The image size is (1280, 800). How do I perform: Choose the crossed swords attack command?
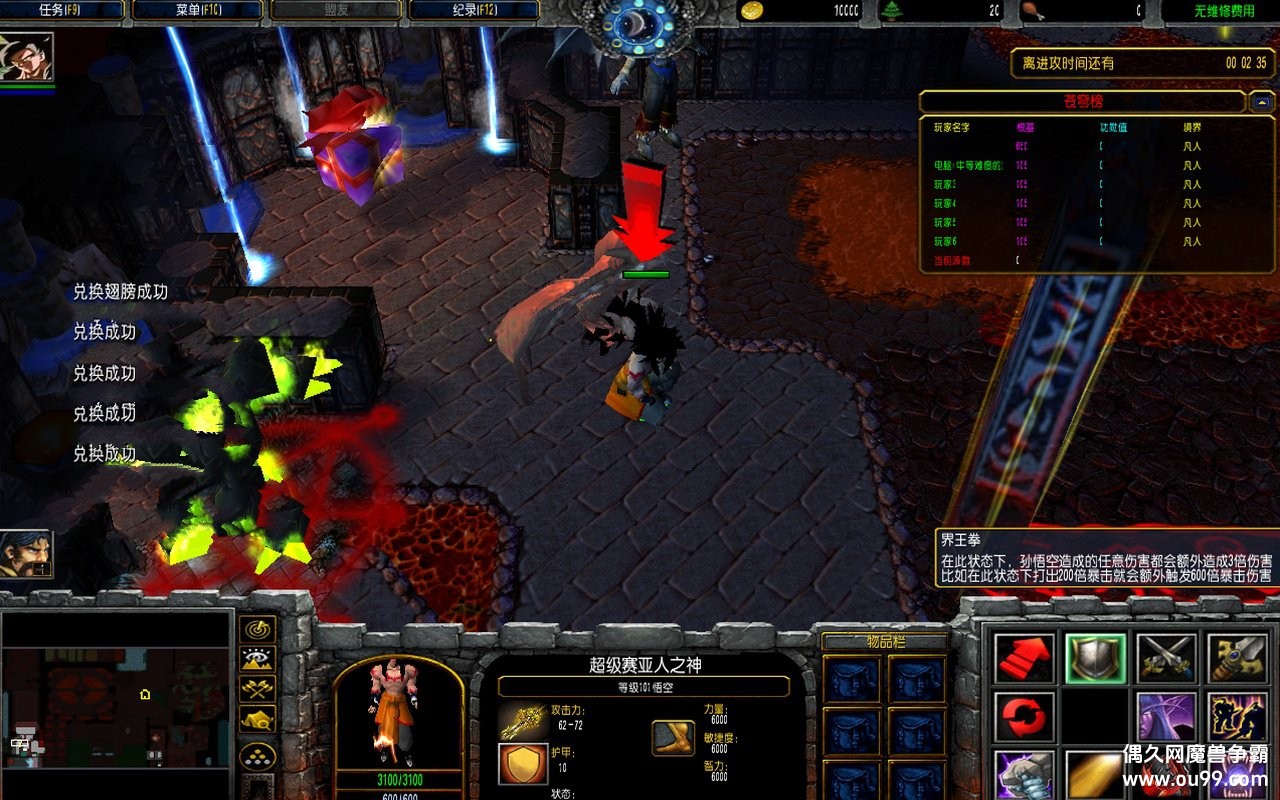[1166, 658]
